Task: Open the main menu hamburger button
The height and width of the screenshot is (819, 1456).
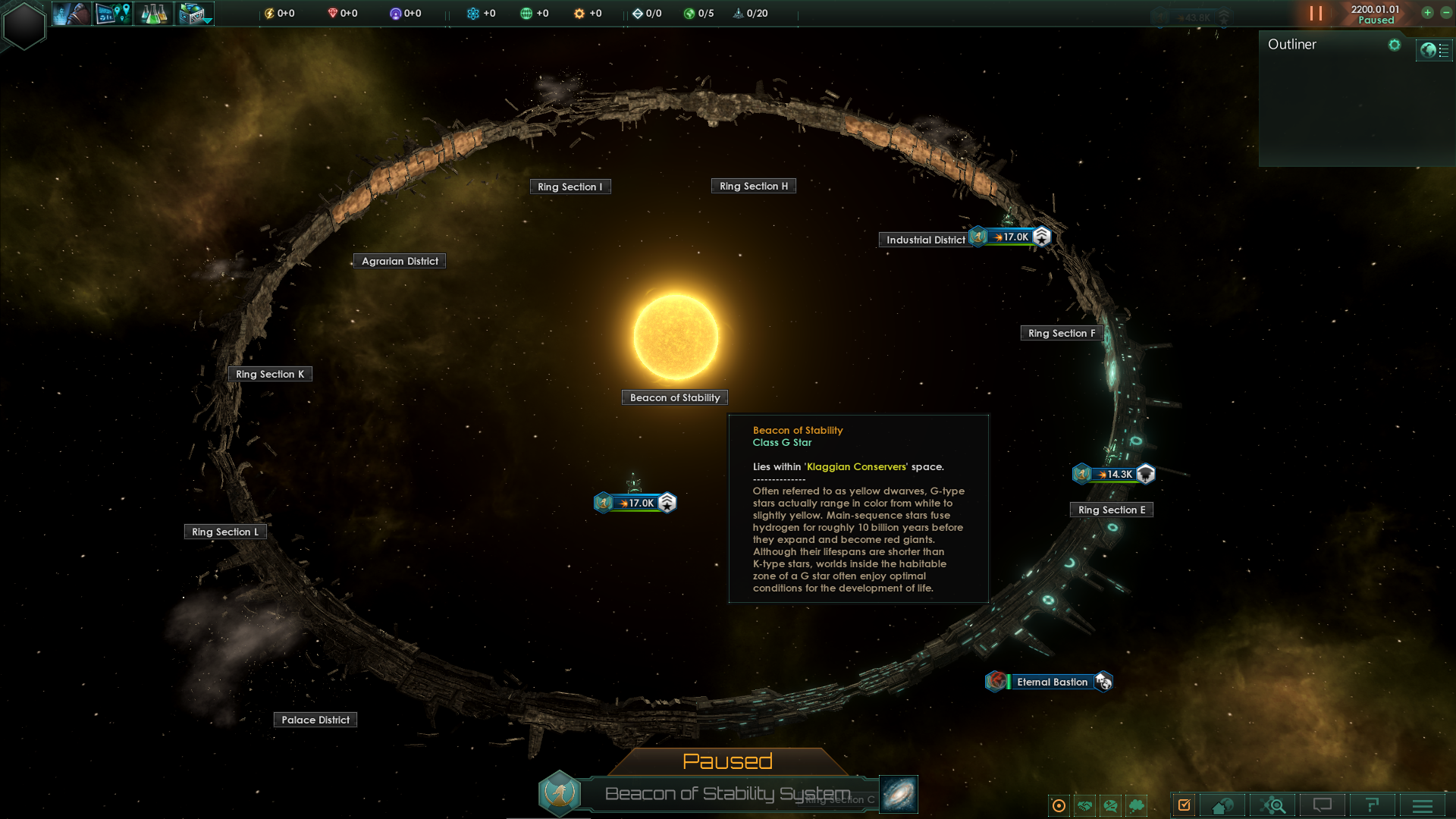Action: 1423,805
